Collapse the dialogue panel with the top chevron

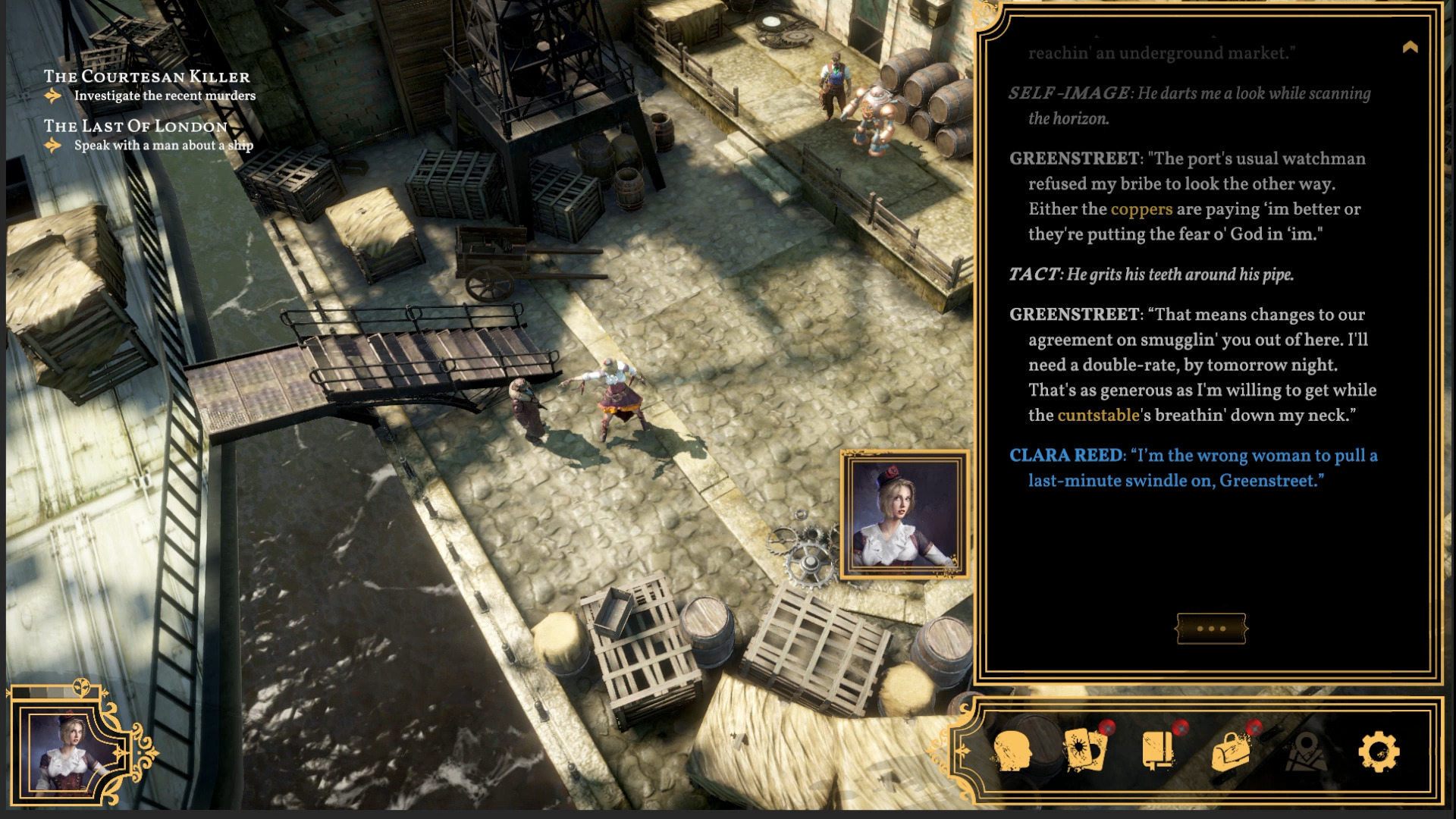pyautogui.click(x=1410, y=47)
